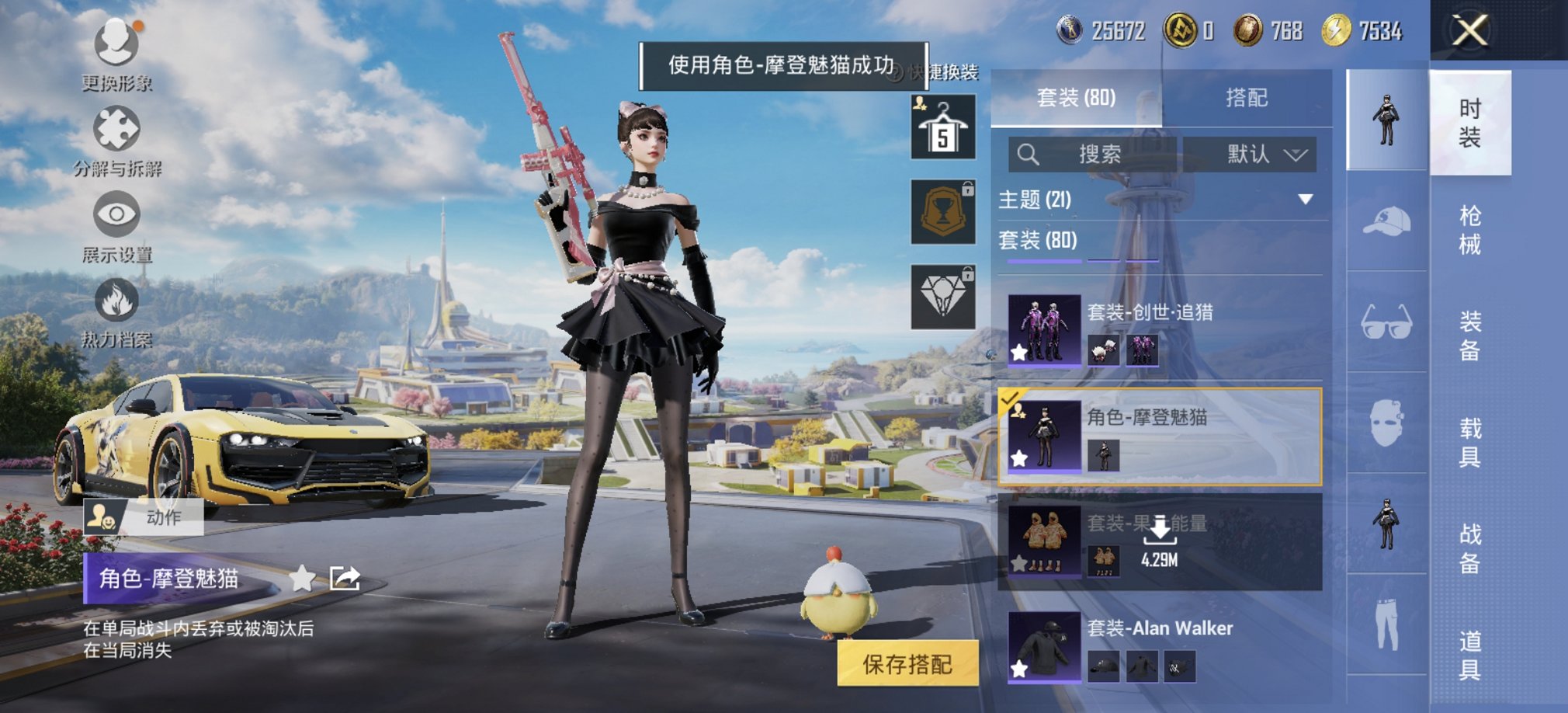Viewport: 1568px width, 713px height.
Task: Share the current outfit
Action: [345, 579]
